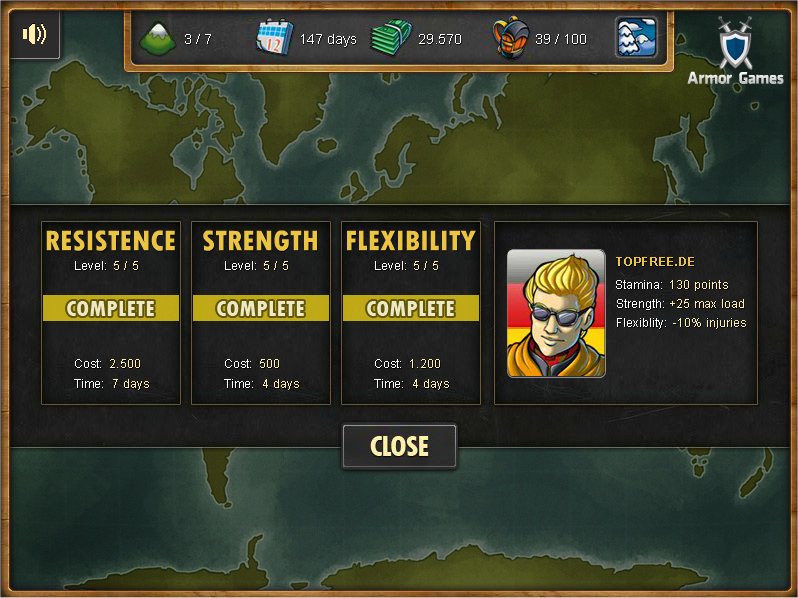Click the Flexibility Complete button
798x598 pixels.
(x=411, y=309)
